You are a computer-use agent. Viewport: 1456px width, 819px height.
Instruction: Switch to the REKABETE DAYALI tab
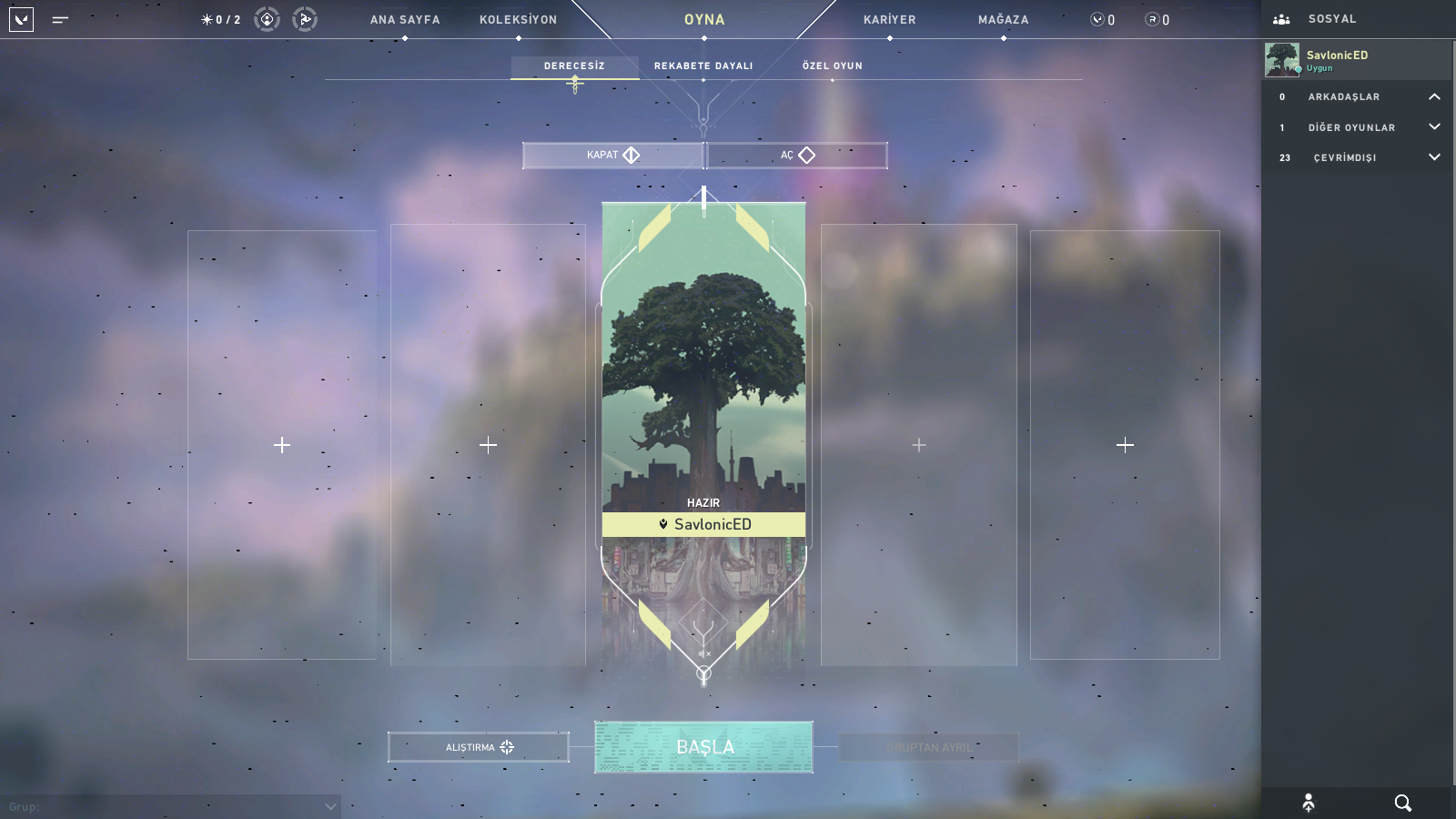pyautogui.click(x=703, y=66)
